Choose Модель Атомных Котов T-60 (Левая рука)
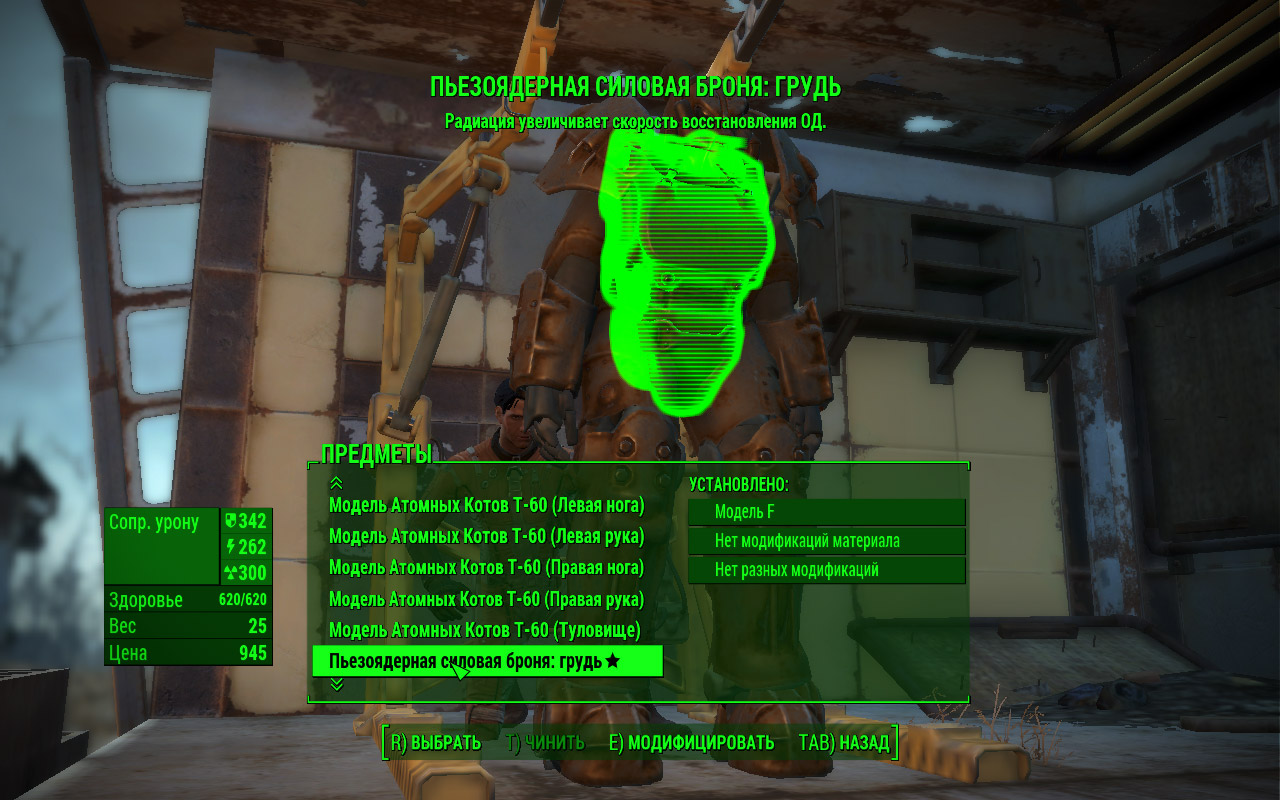 click(x=487, y=537)
